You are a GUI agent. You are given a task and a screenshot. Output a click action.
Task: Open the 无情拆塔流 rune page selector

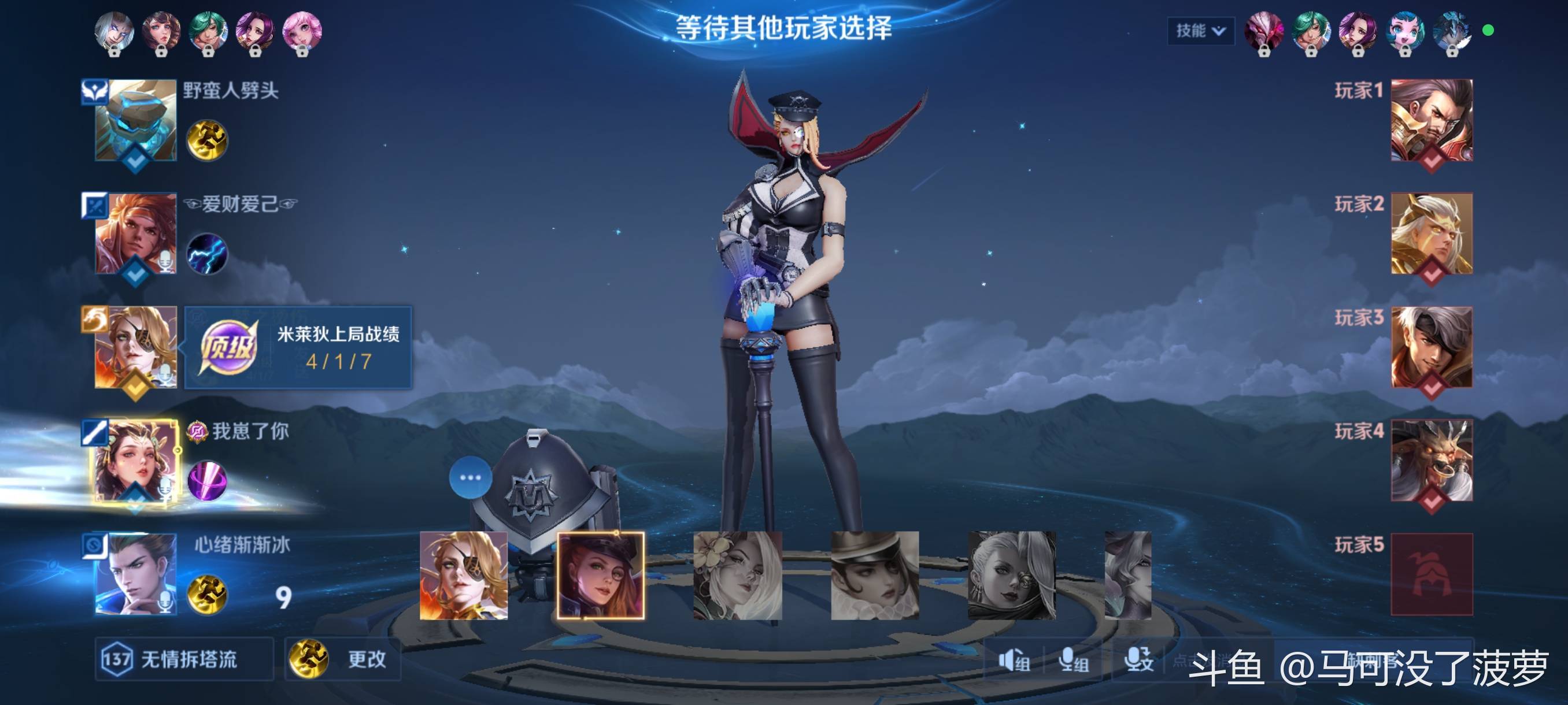click(184, 659)
